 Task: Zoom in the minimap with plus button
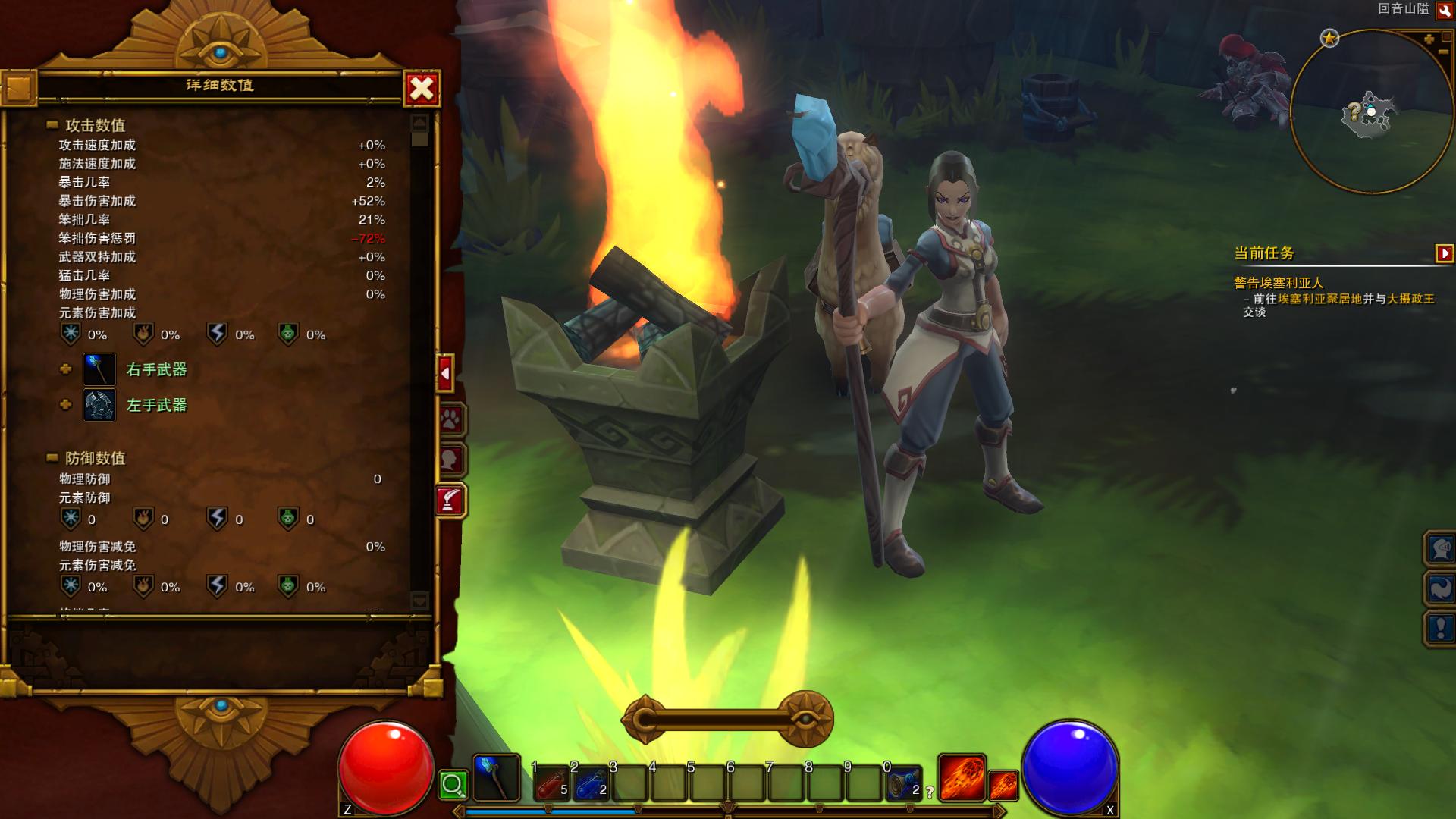pyautogui.click(x=1429, y=39)
